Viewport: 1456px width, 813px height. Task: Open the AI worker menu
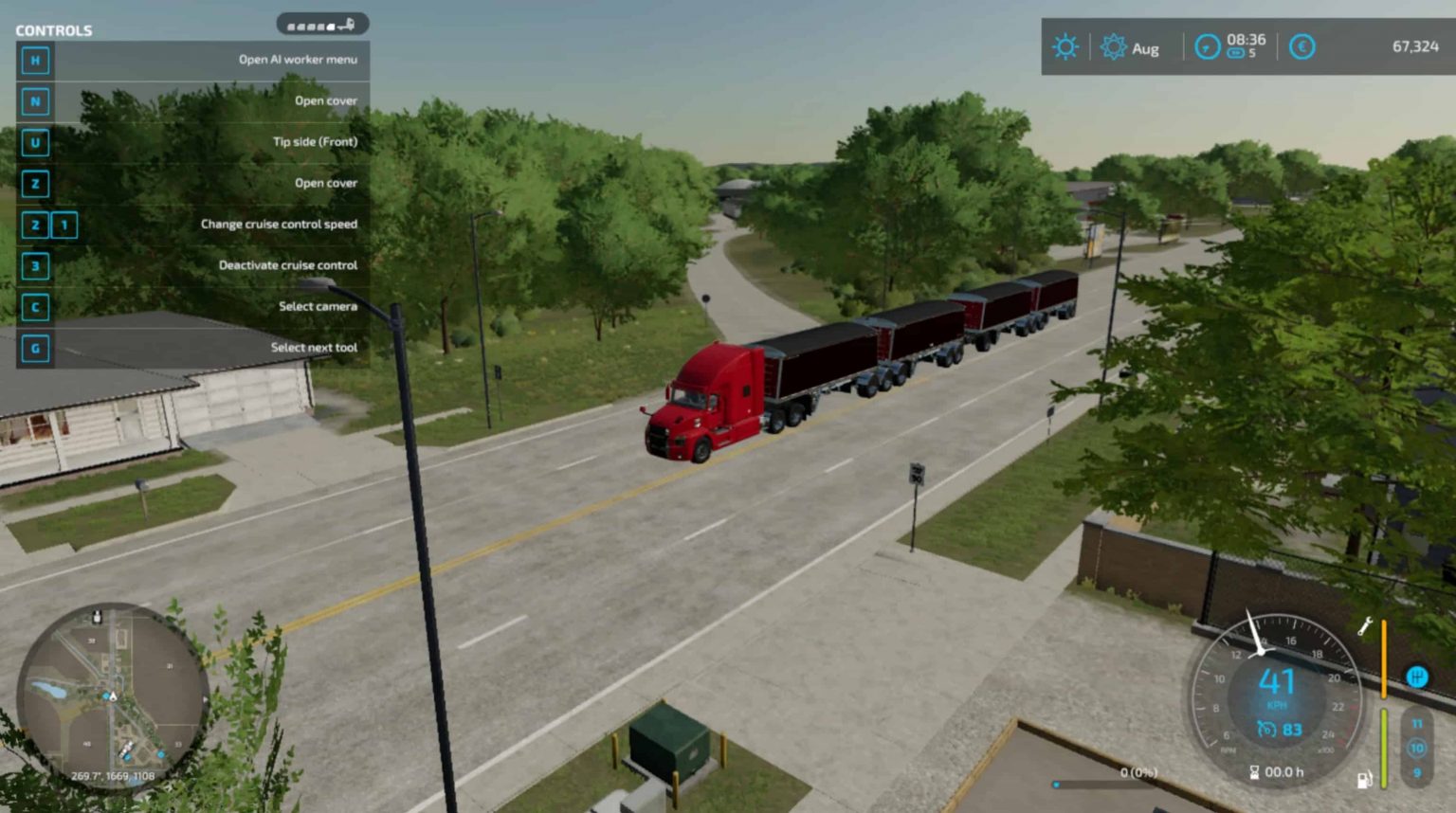(300, 59)
